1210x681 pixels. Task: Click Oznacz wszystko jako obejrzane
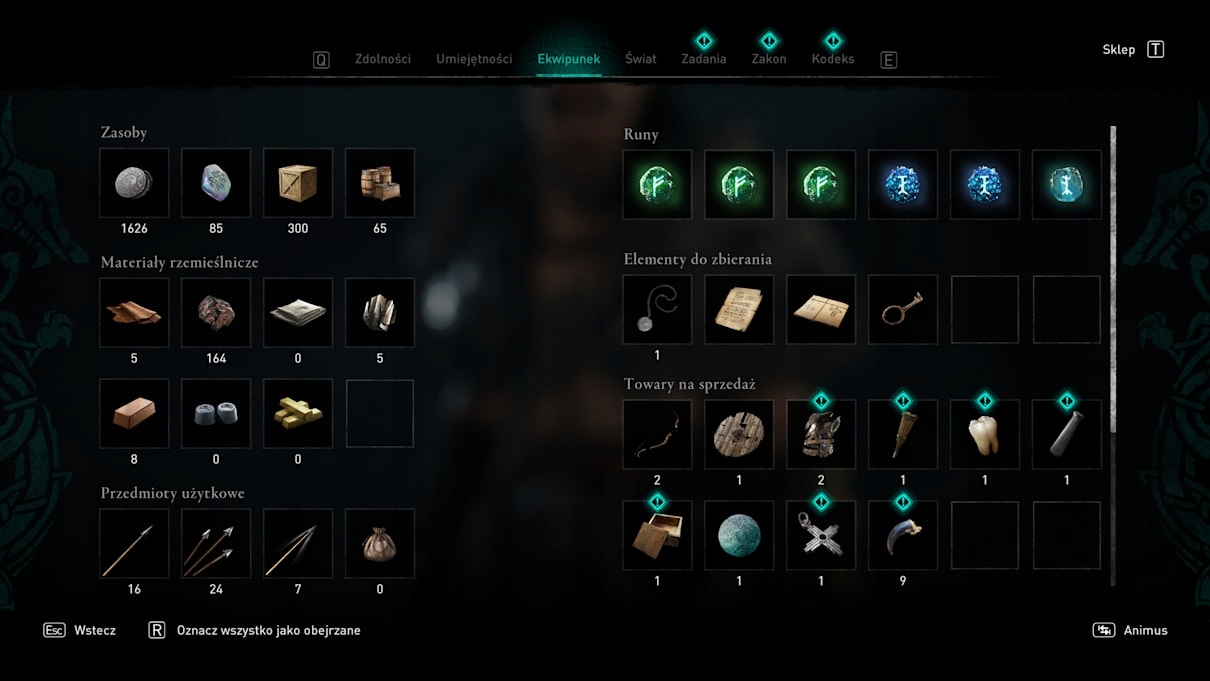point(268,631)
